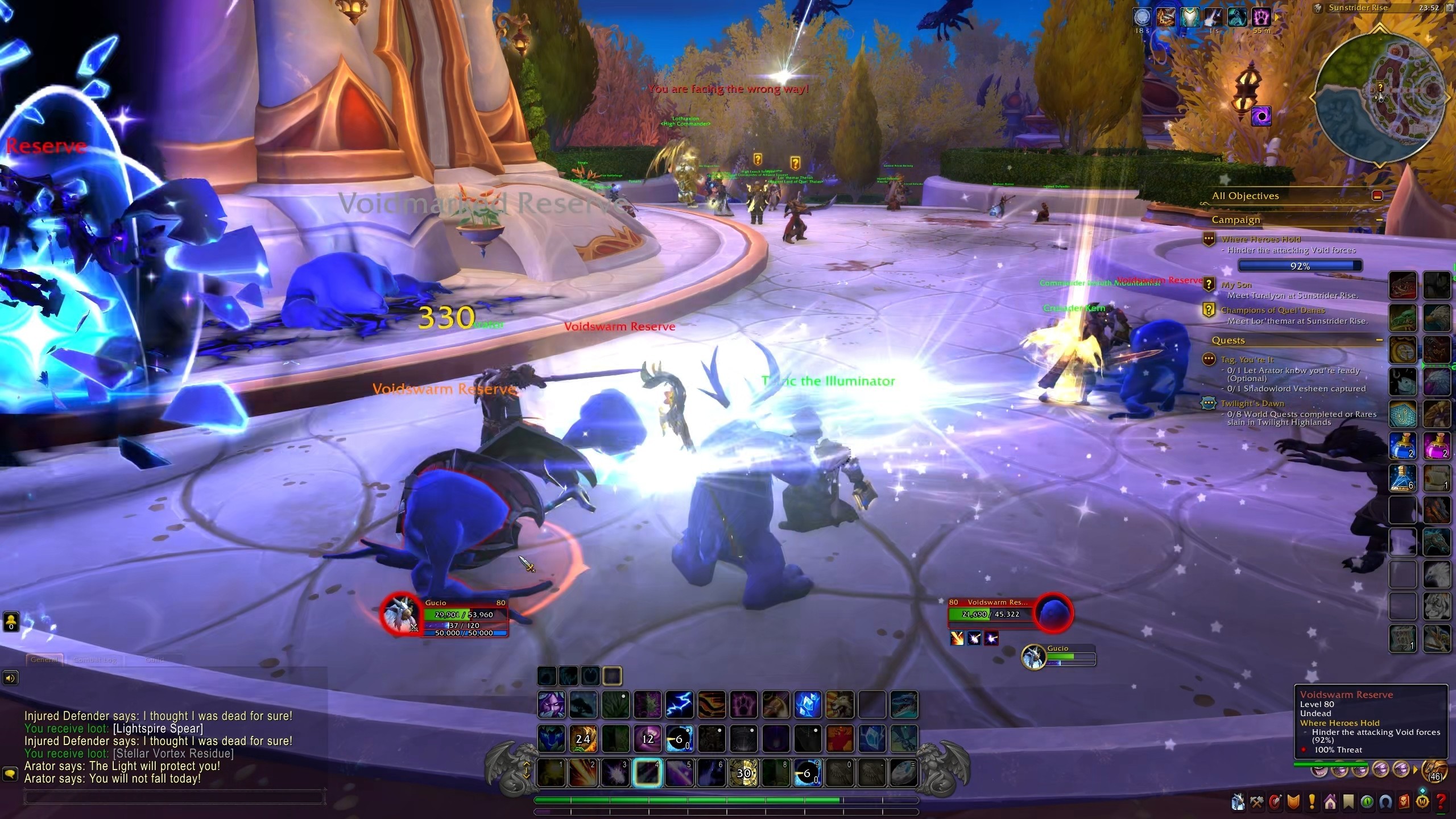Cast the purple paw print spell

point(743,705)
